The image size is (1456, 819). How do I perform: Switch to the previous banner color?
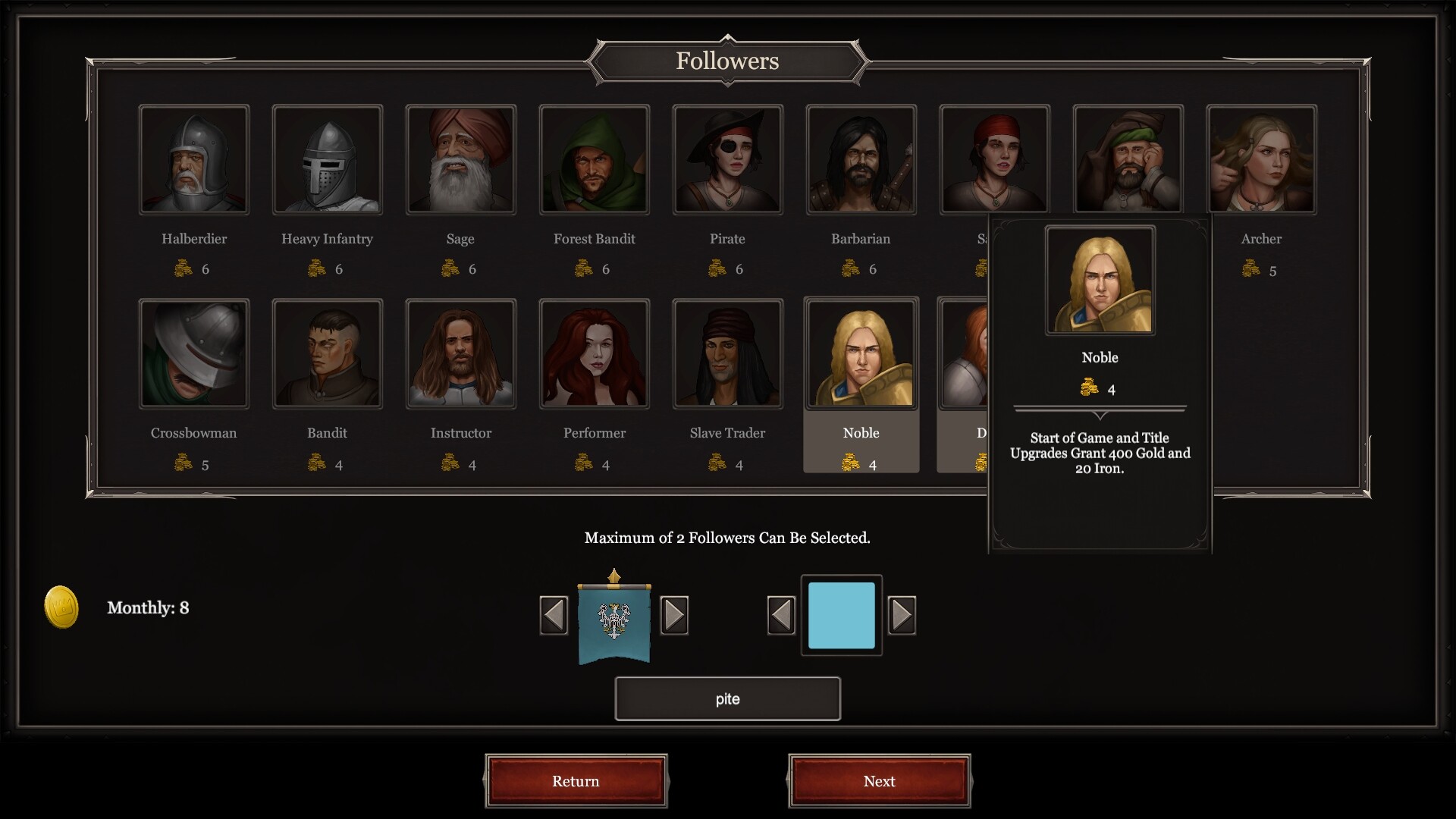pos(781,615)
